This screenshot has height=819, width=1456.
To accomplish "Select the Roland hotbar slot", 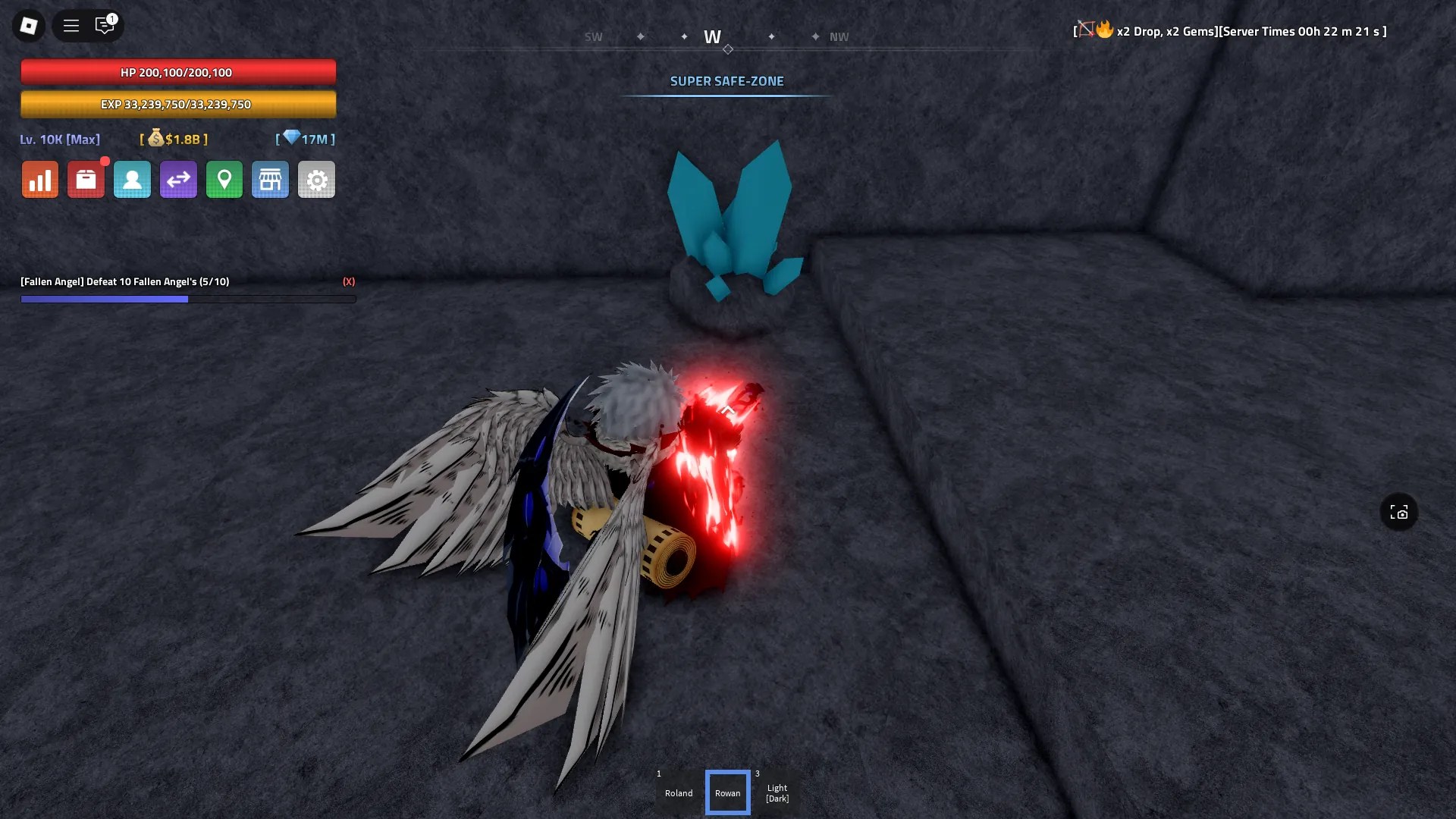I will click(x=678, y=792).
